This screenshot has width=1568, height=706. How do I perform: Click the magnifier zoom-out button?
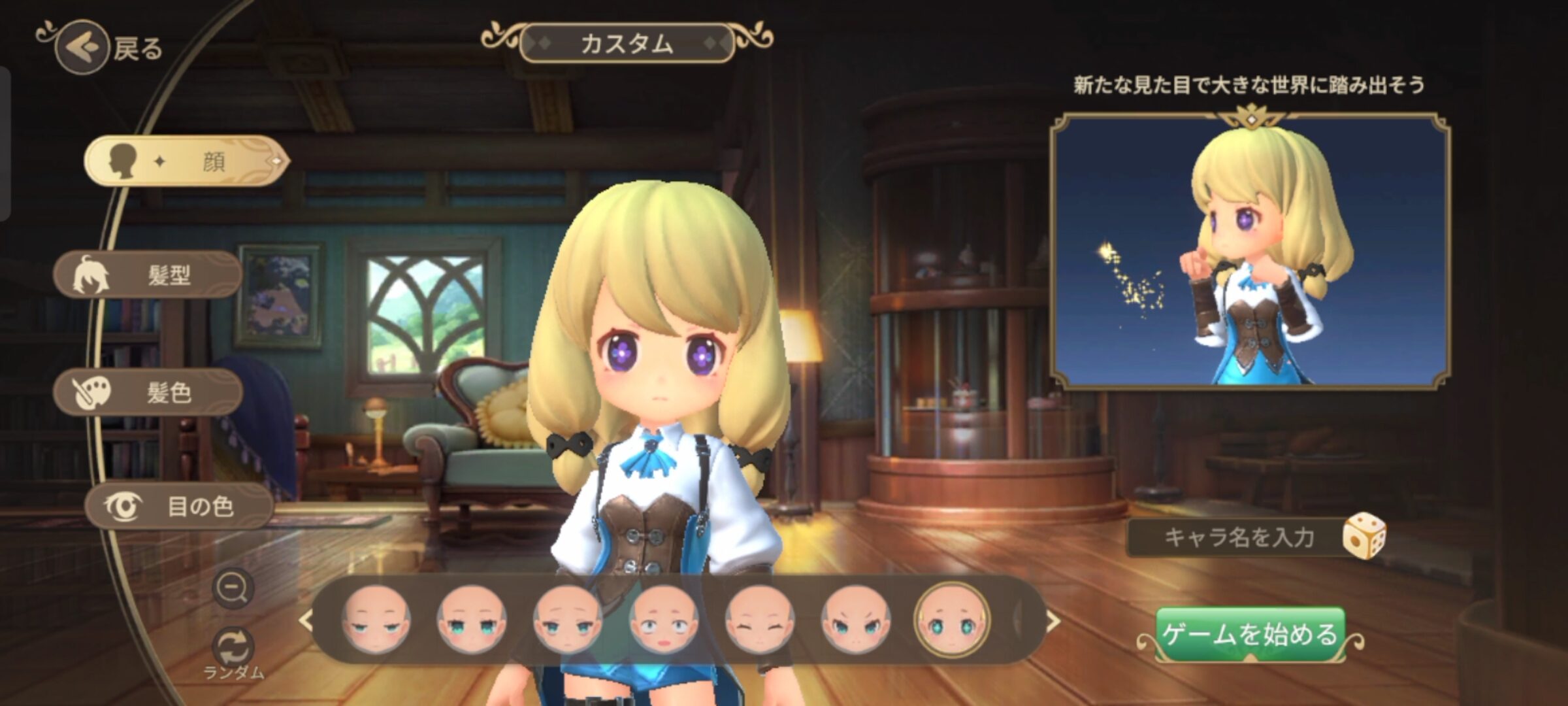(233, 588)
